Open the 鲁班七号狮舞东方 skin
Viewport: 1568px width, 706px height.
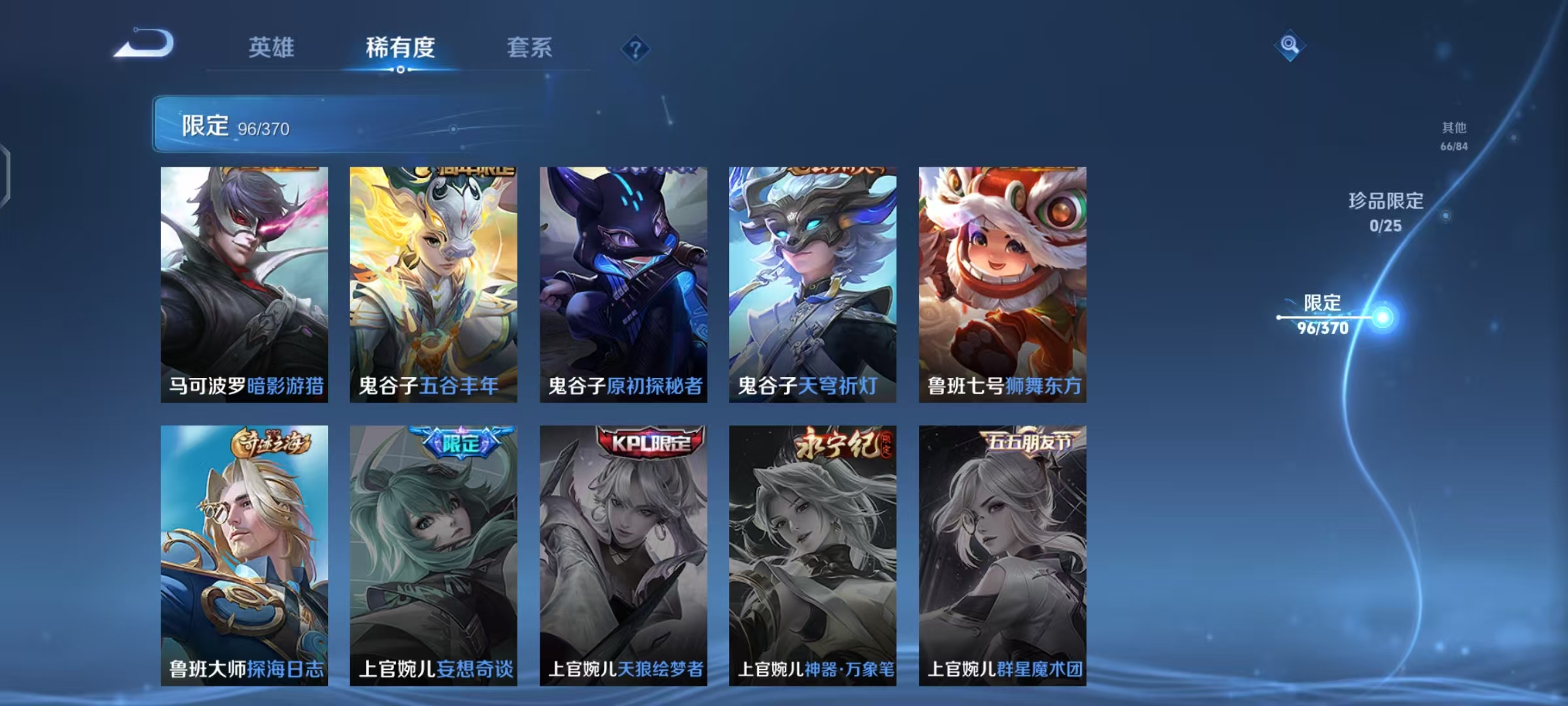[x=1003, y=281]
